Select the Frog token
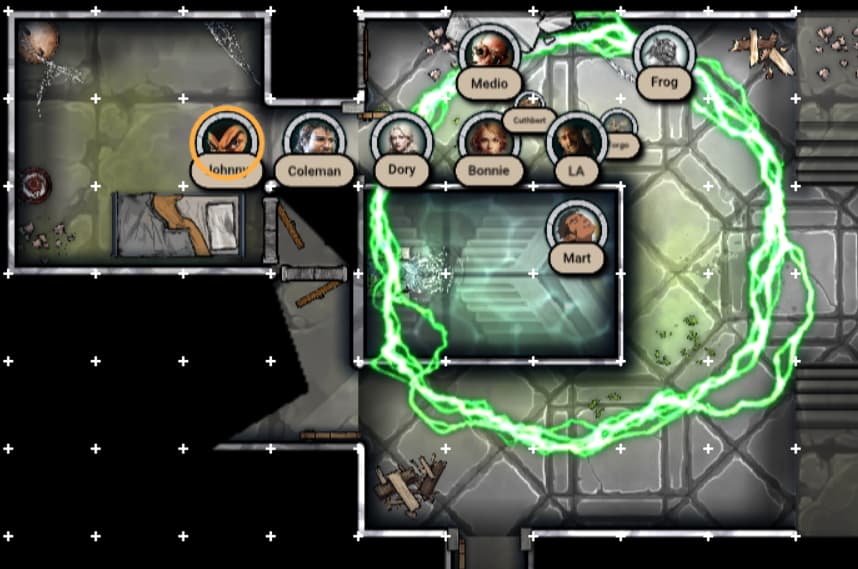The image size is (858, 569). (x=662, y=51)
